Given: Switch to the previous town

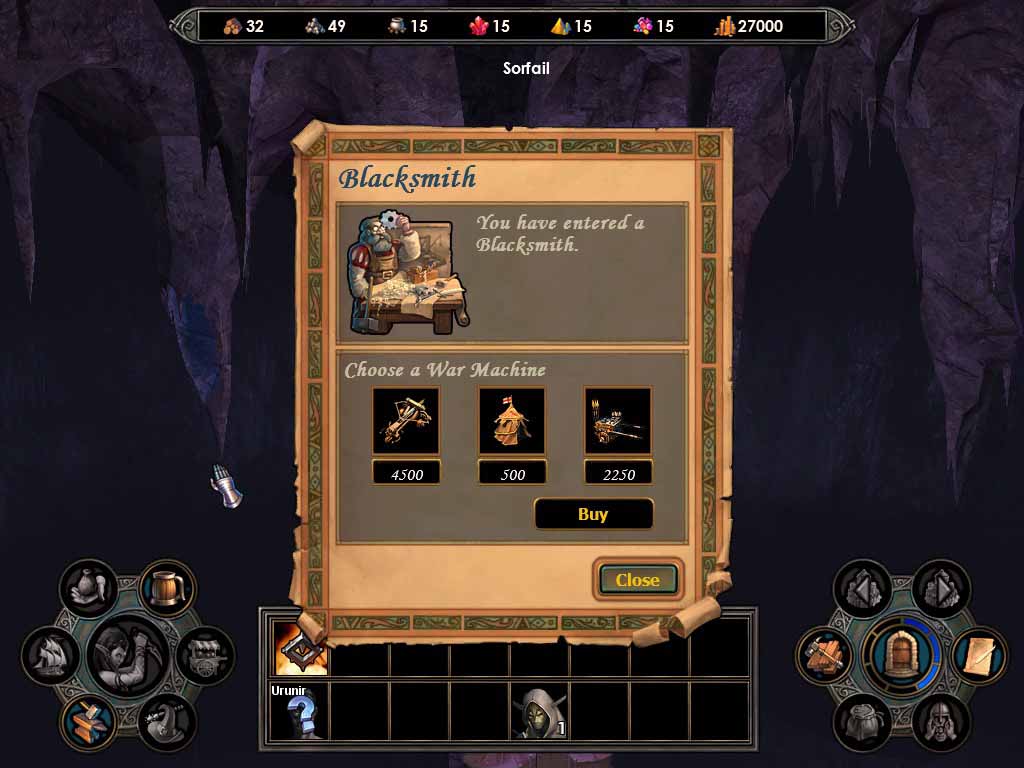Looking at the screenshot, I should [x=862, y=588].
